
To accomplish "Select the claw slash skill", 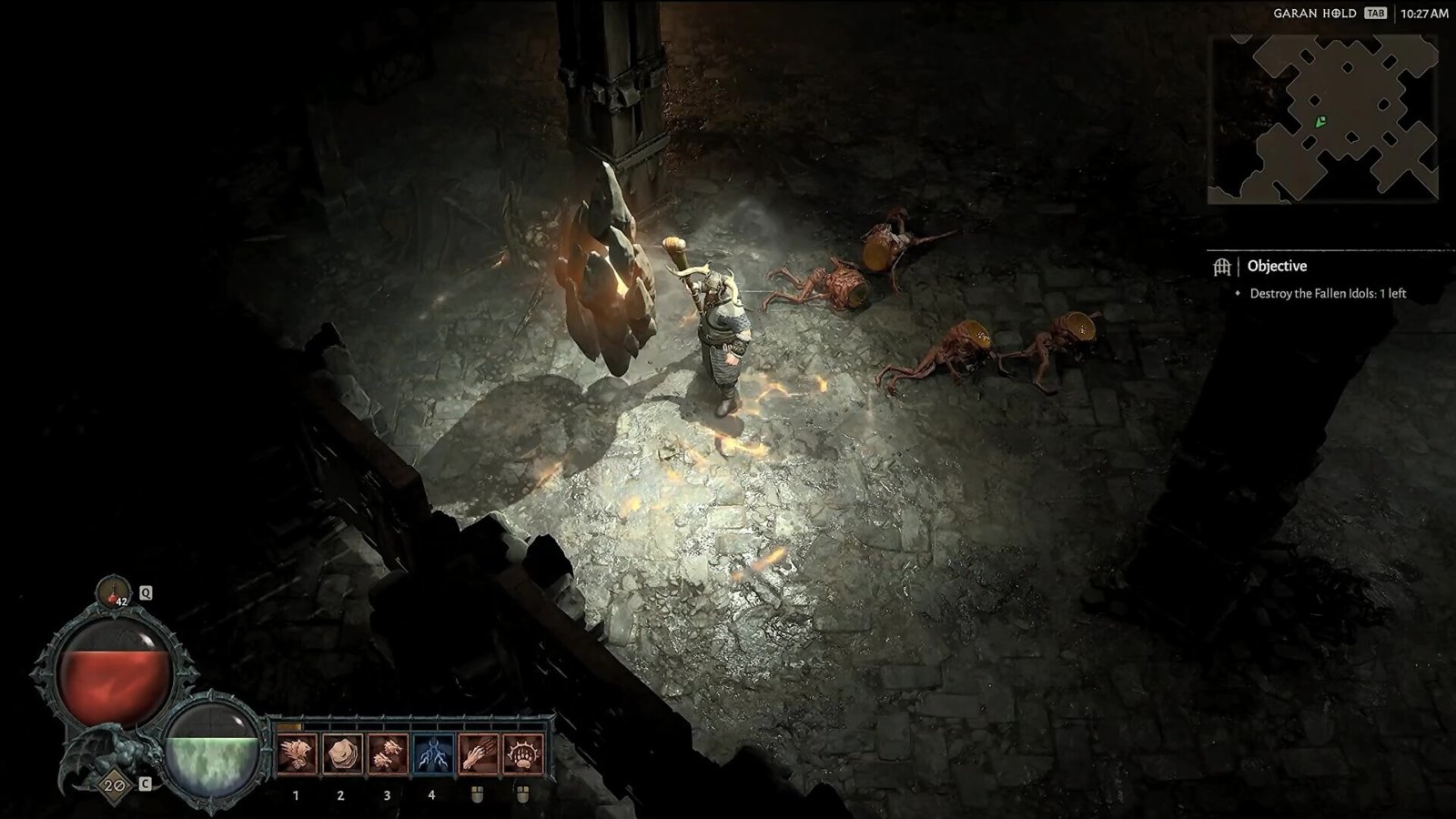I will coord(478,755).
